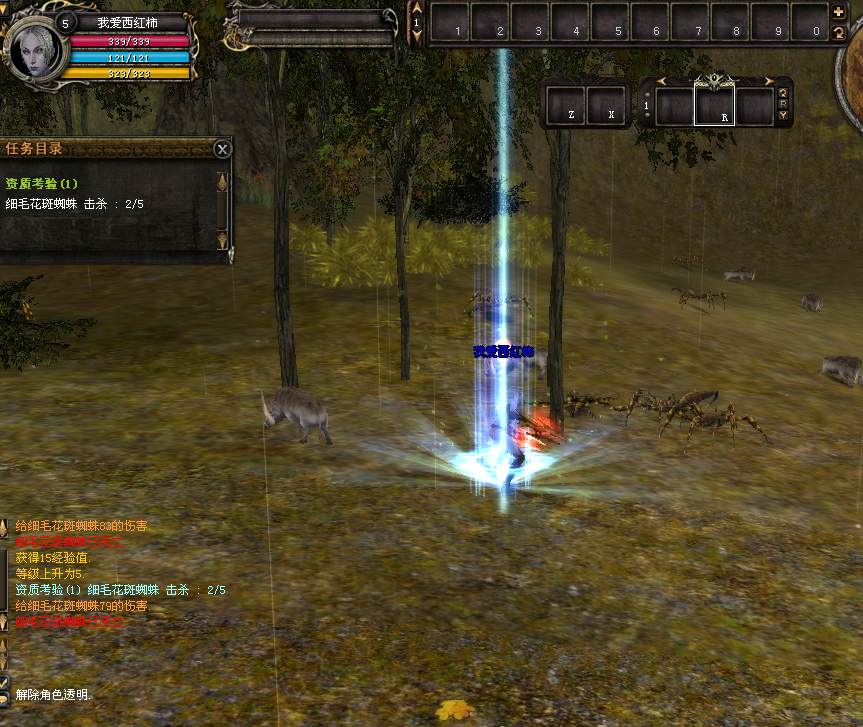Close the 任务目录 quest list panel
863x727 pixels.
[x=222, y=149]
